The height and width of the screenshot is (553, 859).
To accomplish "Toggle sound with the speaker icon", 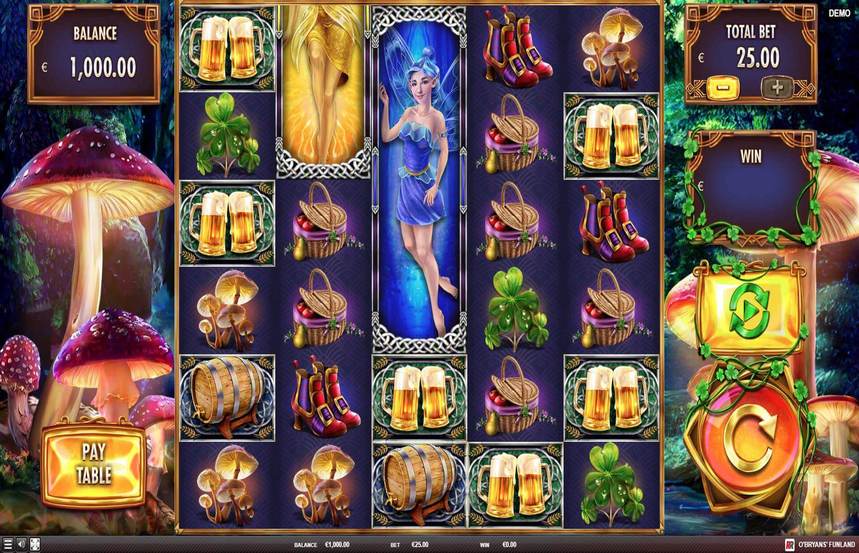I will [23, 545].
